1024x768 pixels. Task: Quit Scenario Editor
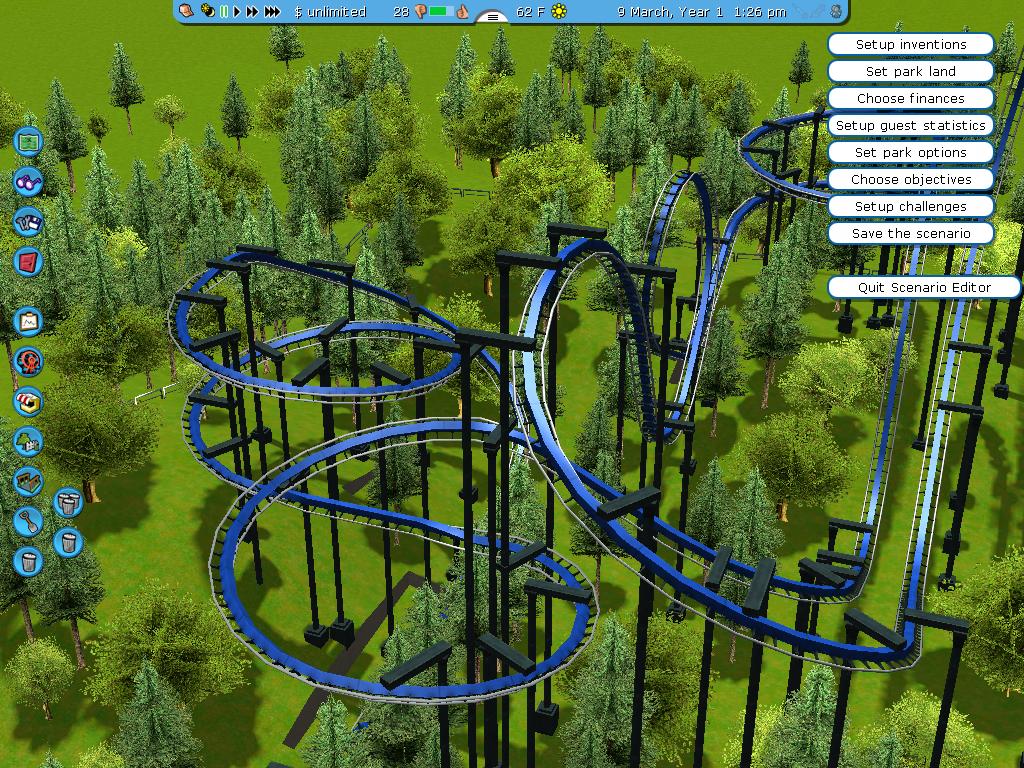[924, 287]
